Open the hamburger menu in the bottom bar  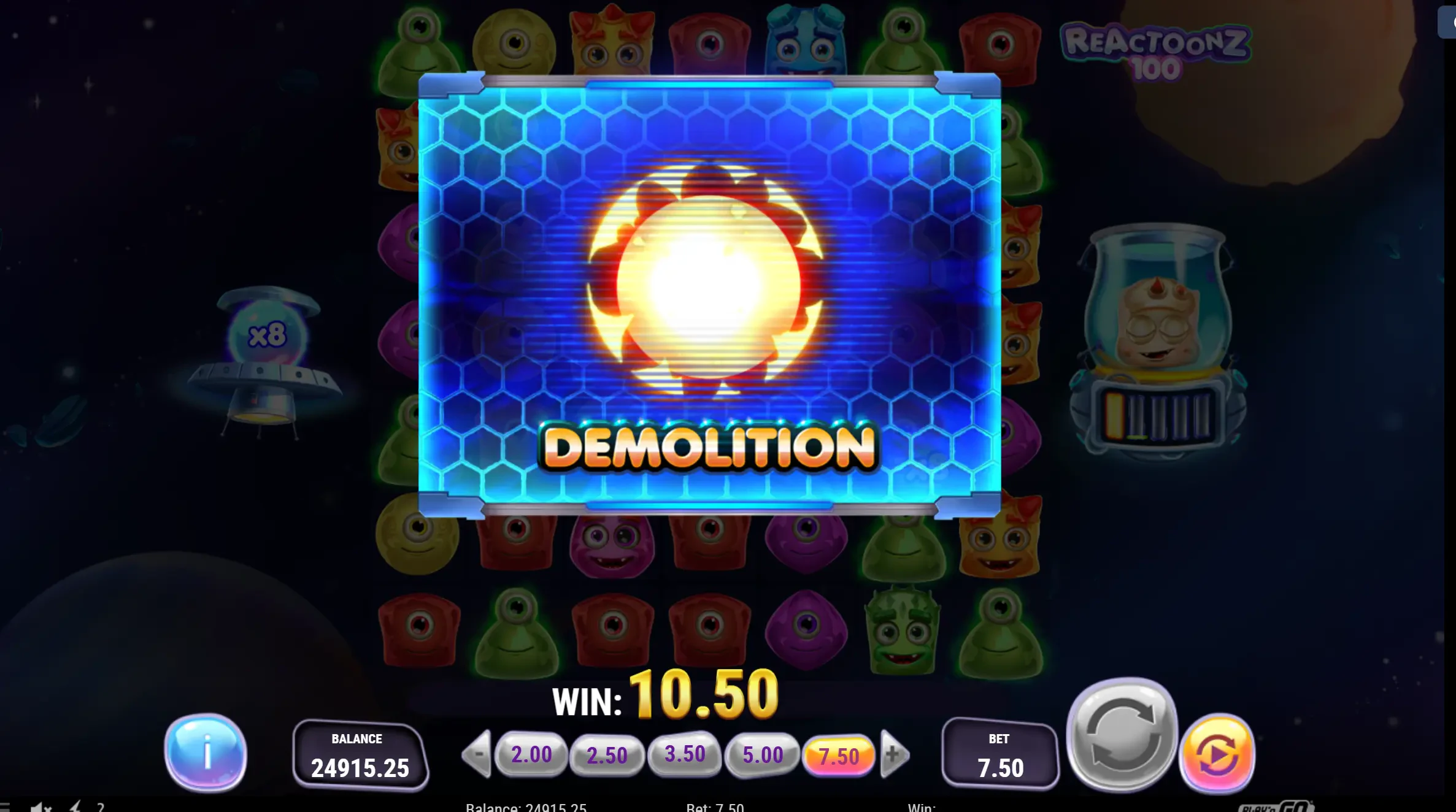5,807
